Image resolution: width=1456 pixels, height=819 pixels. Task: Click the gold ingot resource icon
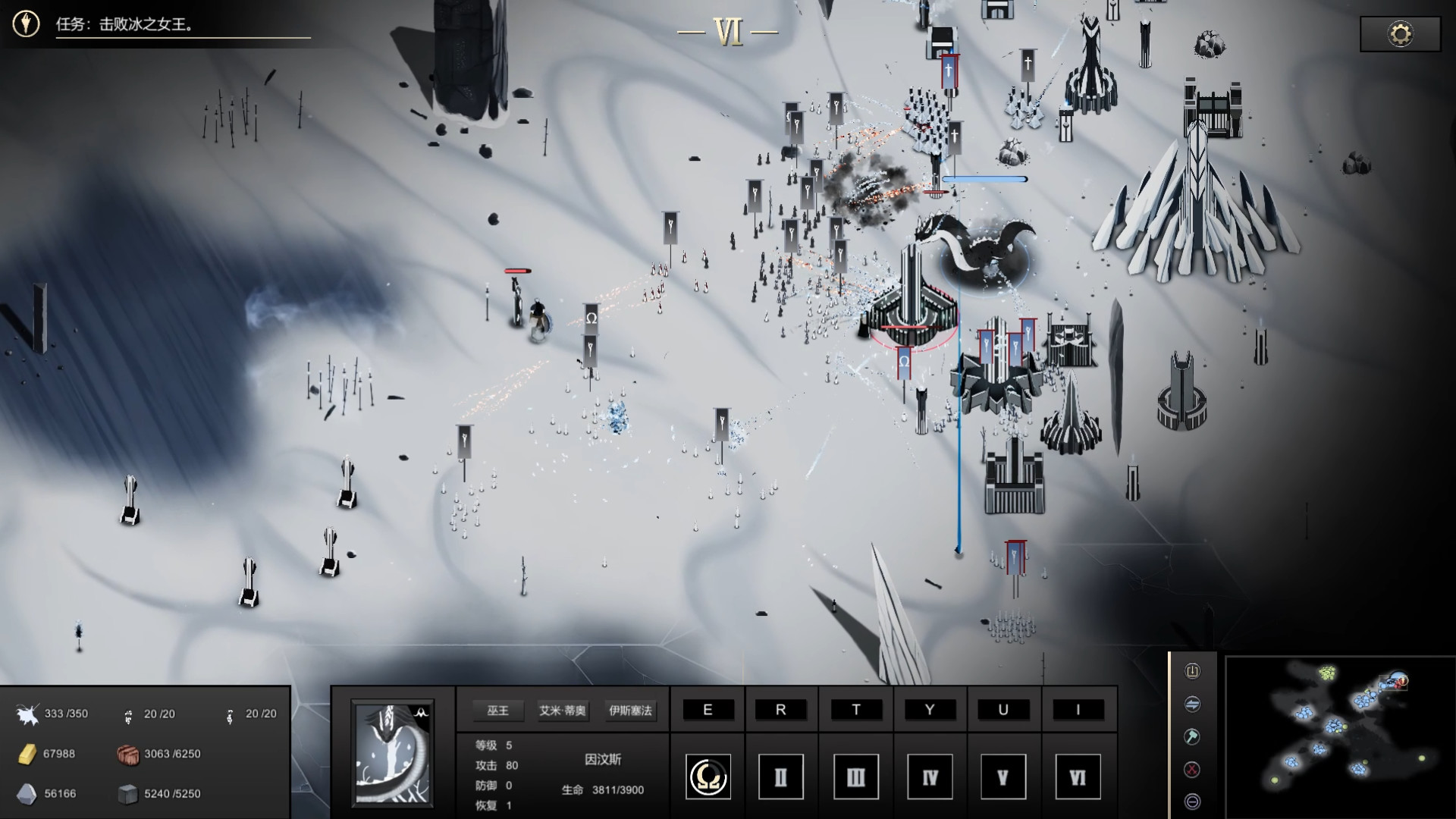(29, 755)
